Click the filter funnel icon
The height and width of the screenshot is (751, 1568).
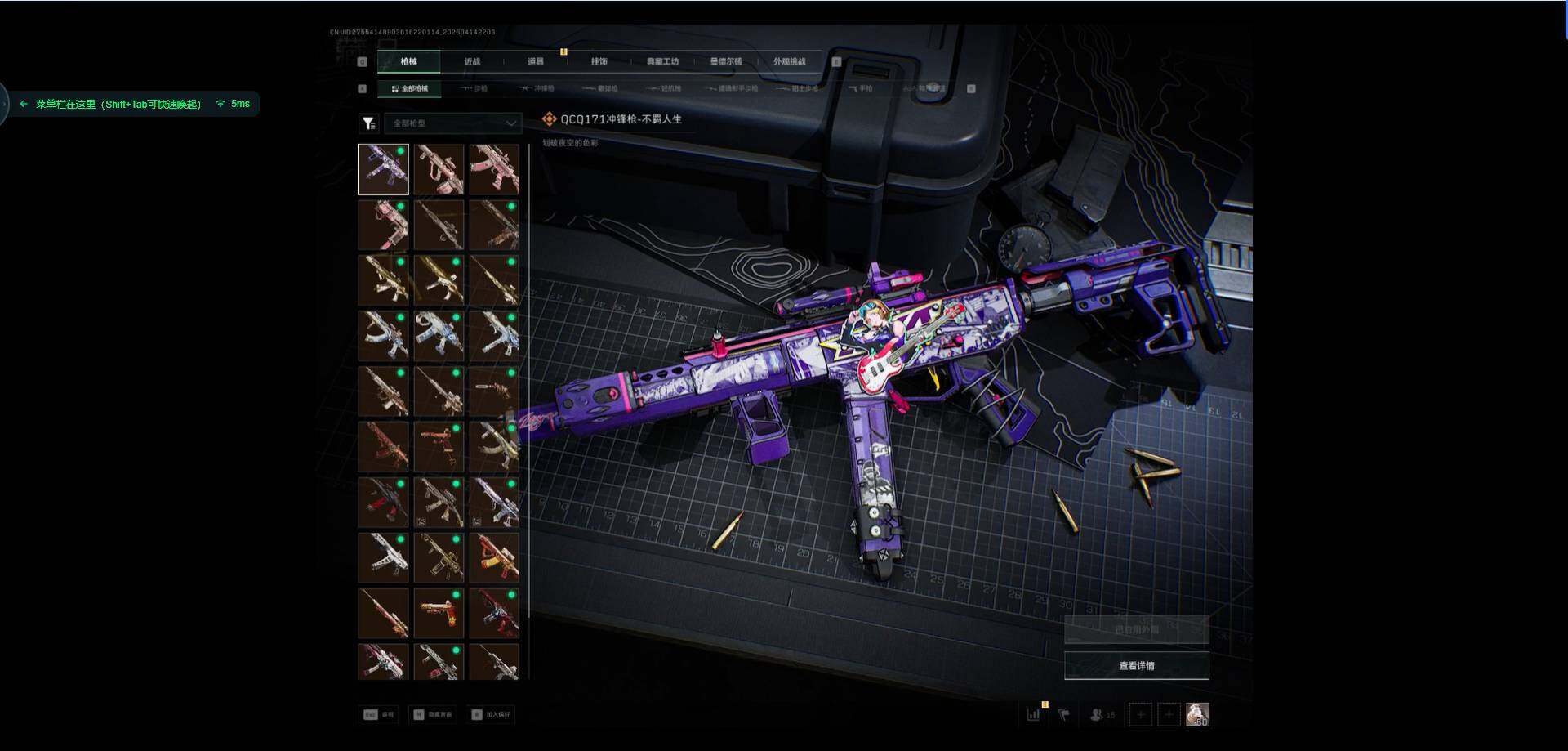click(x=369, y=123)
